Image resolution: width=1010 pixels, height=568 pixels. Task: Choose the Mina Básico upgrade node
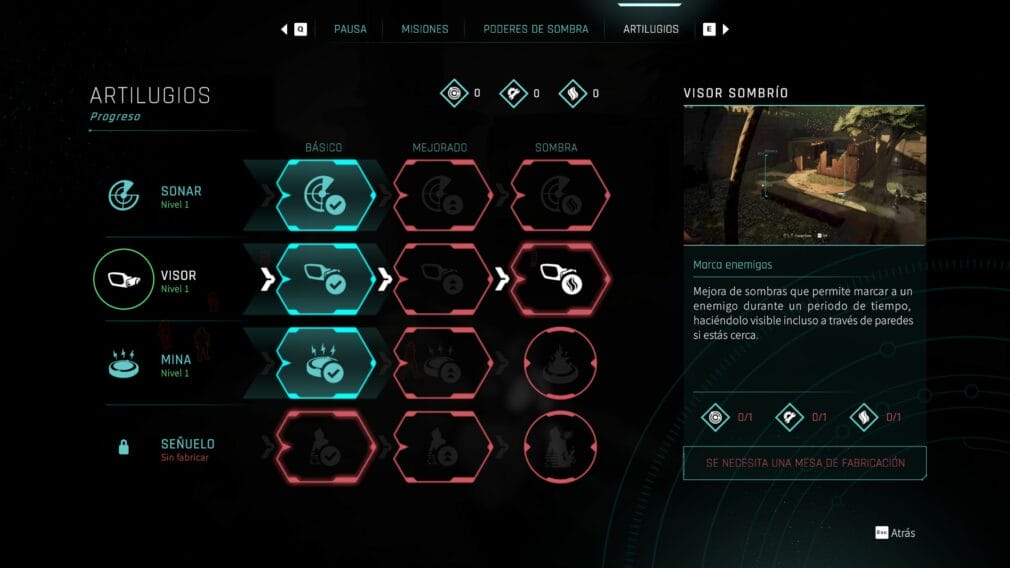click(x=325, y=364)
